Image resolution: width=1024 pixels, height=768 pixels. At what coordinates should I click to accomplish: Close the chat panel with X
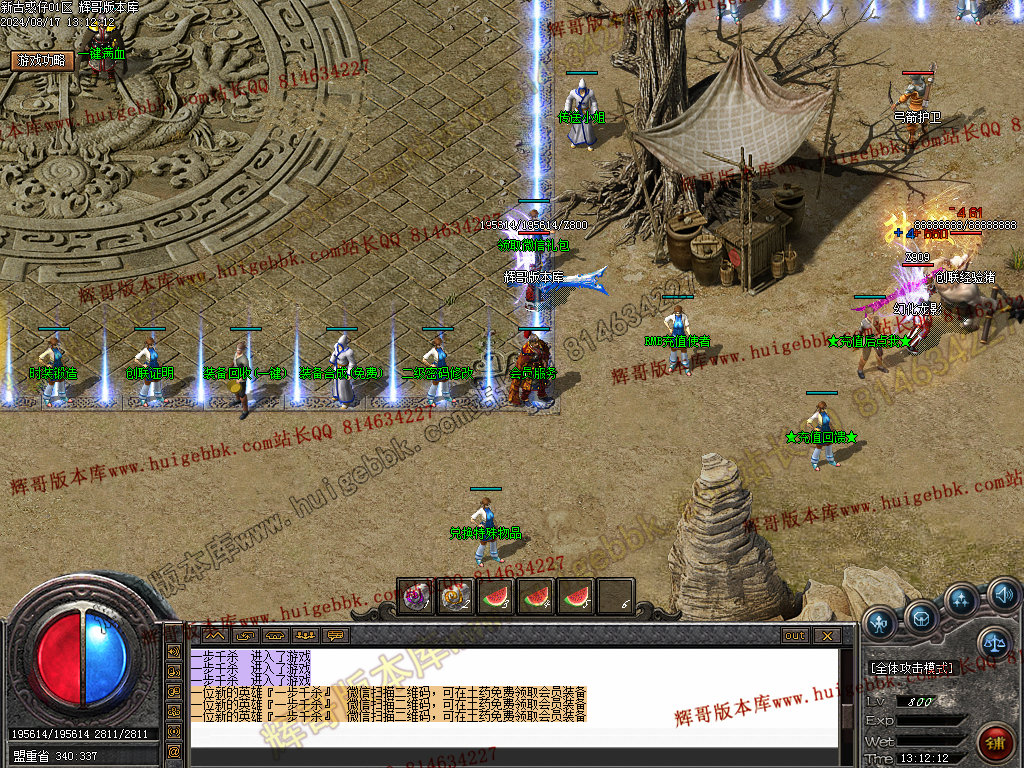(826, 635)
